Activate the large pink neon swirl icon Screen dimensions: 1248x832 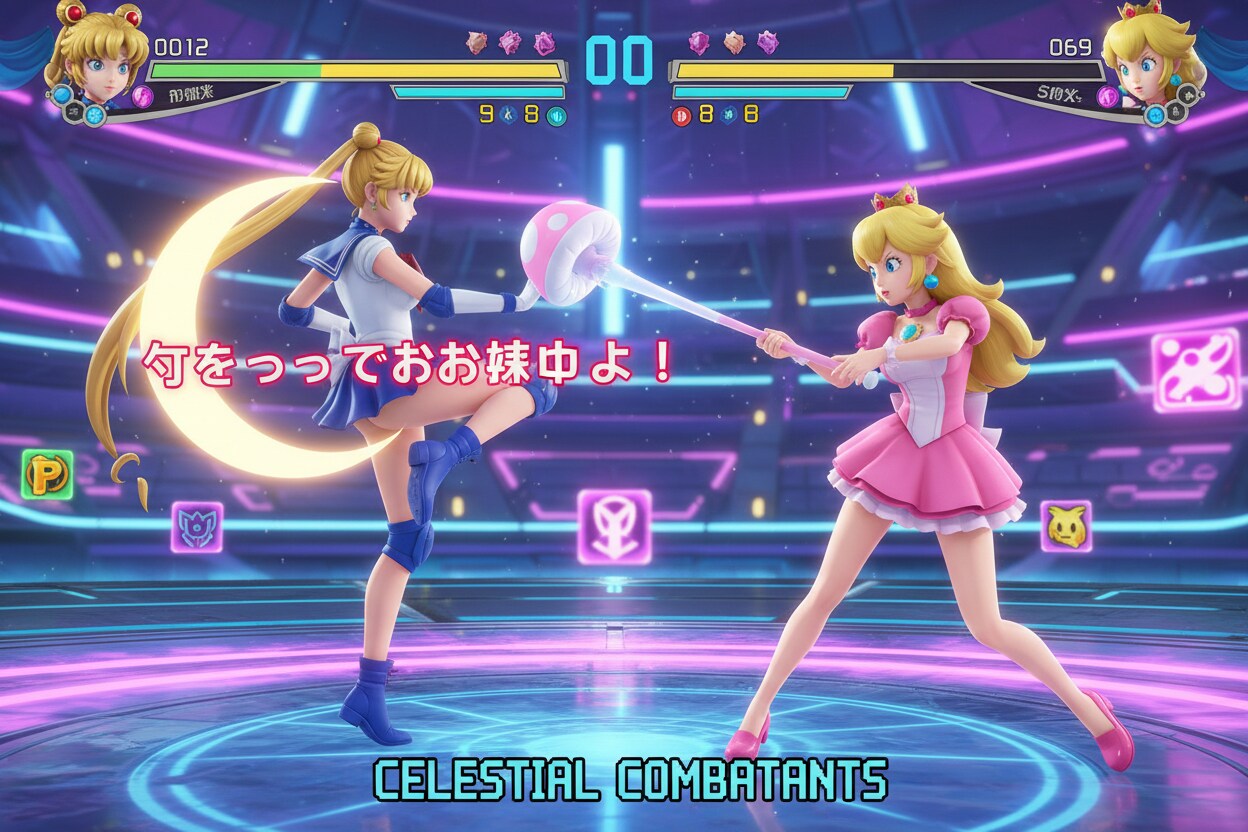pyautogui.click(x=1195, y=370)
